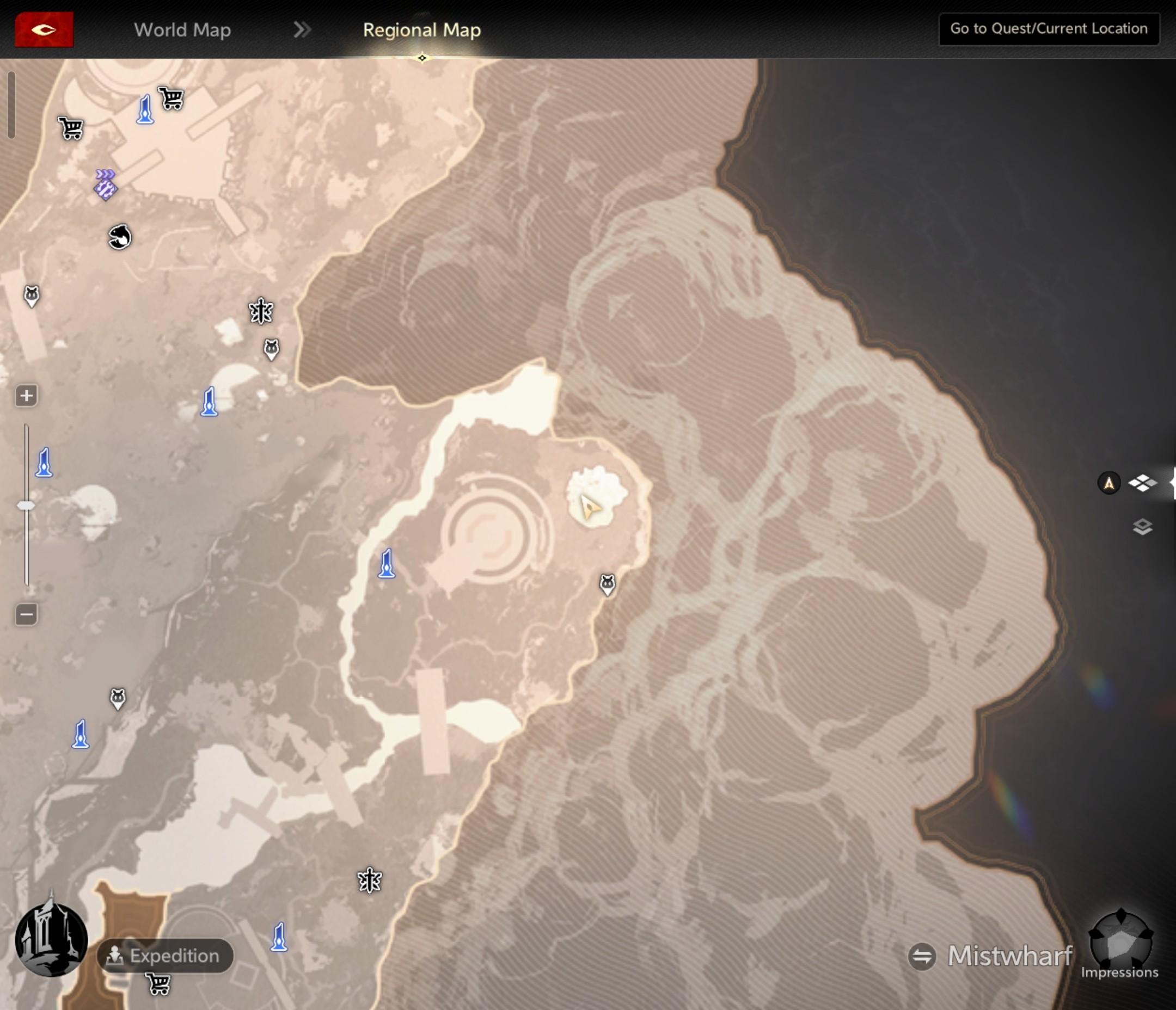Viewport: 1176px width, 1010px height.
Task: Switch to the World Map tab
Action: [182, 29]
